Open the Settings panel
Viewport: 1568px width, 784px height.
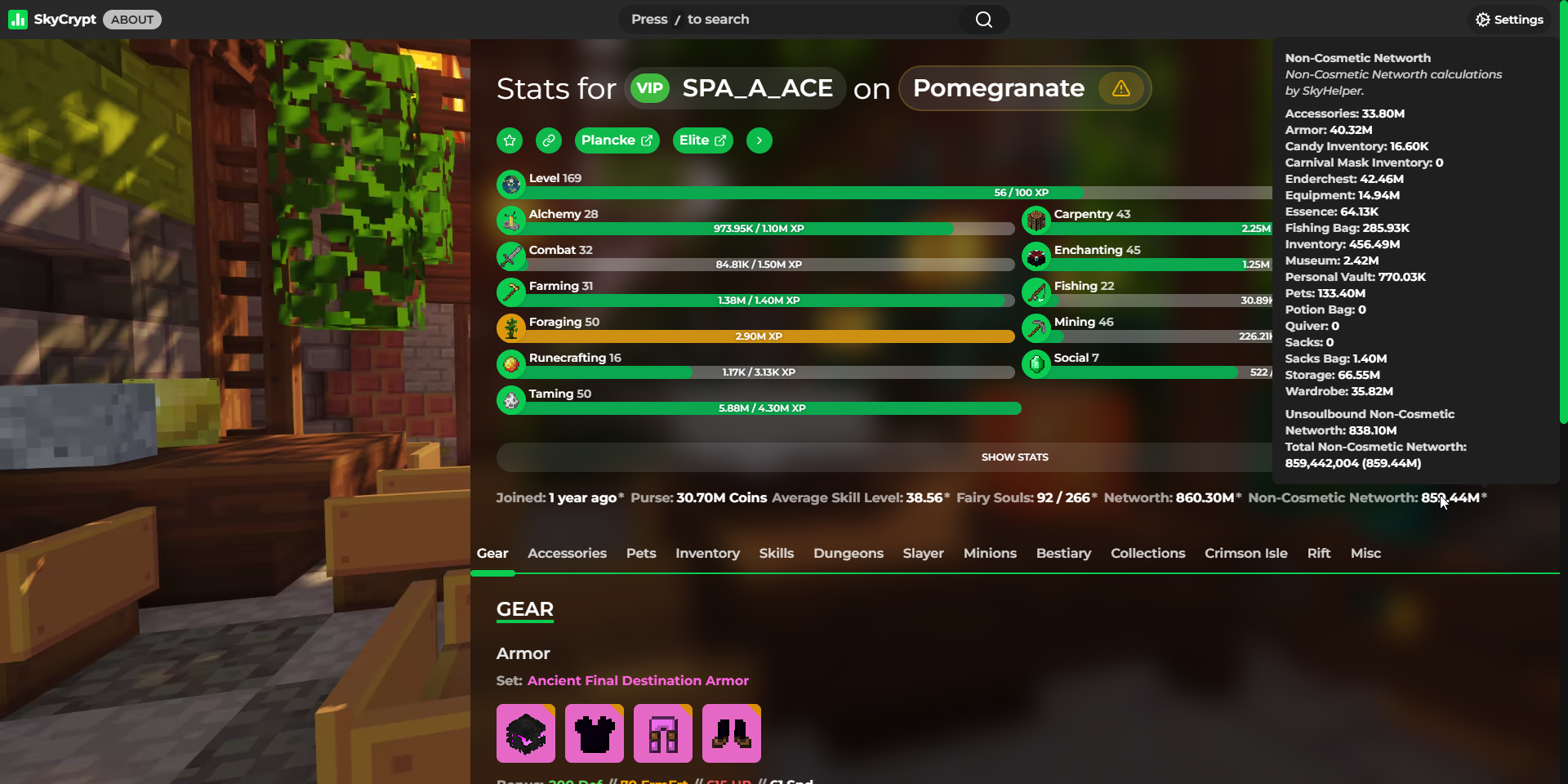[x=1509, y=20]
